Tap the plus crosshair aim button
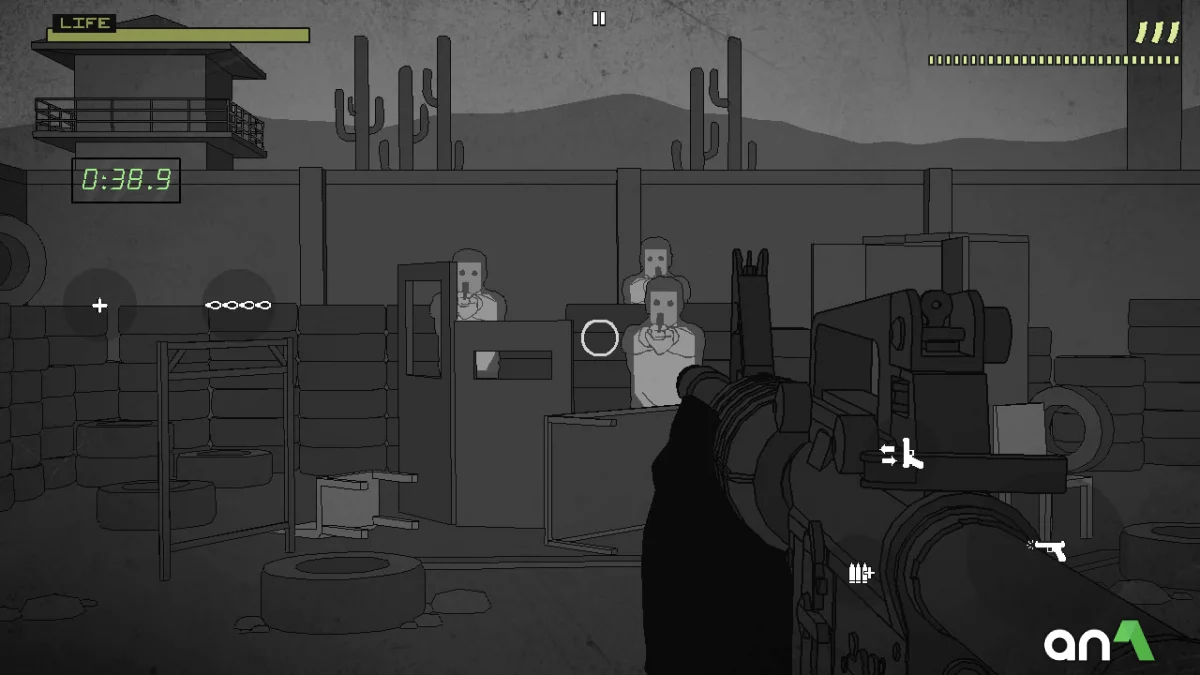This screenshot has width=1200, height=675. 100,305
